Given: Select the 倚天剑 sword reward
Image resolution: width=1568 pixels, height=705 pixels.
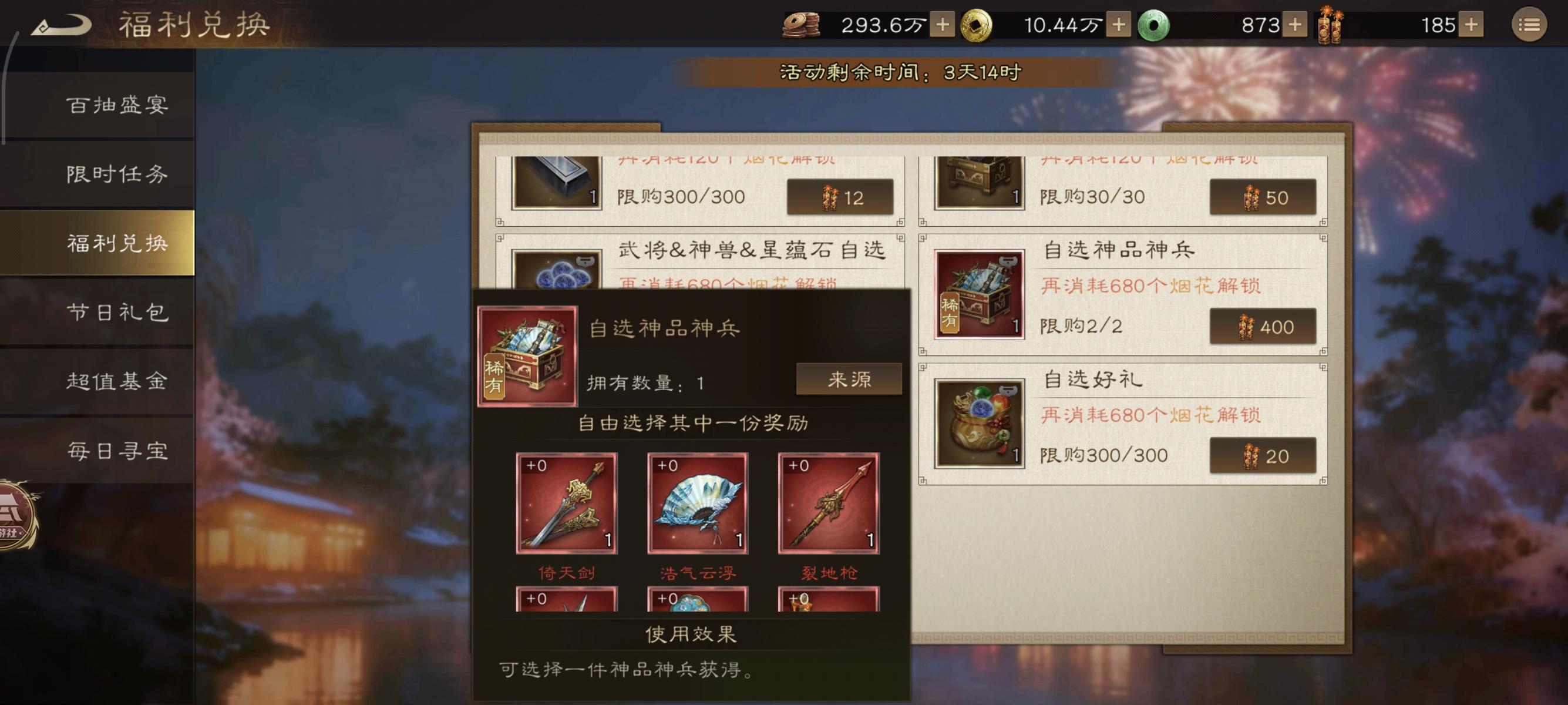Looking at the screenshot, I should pos(566,505).
